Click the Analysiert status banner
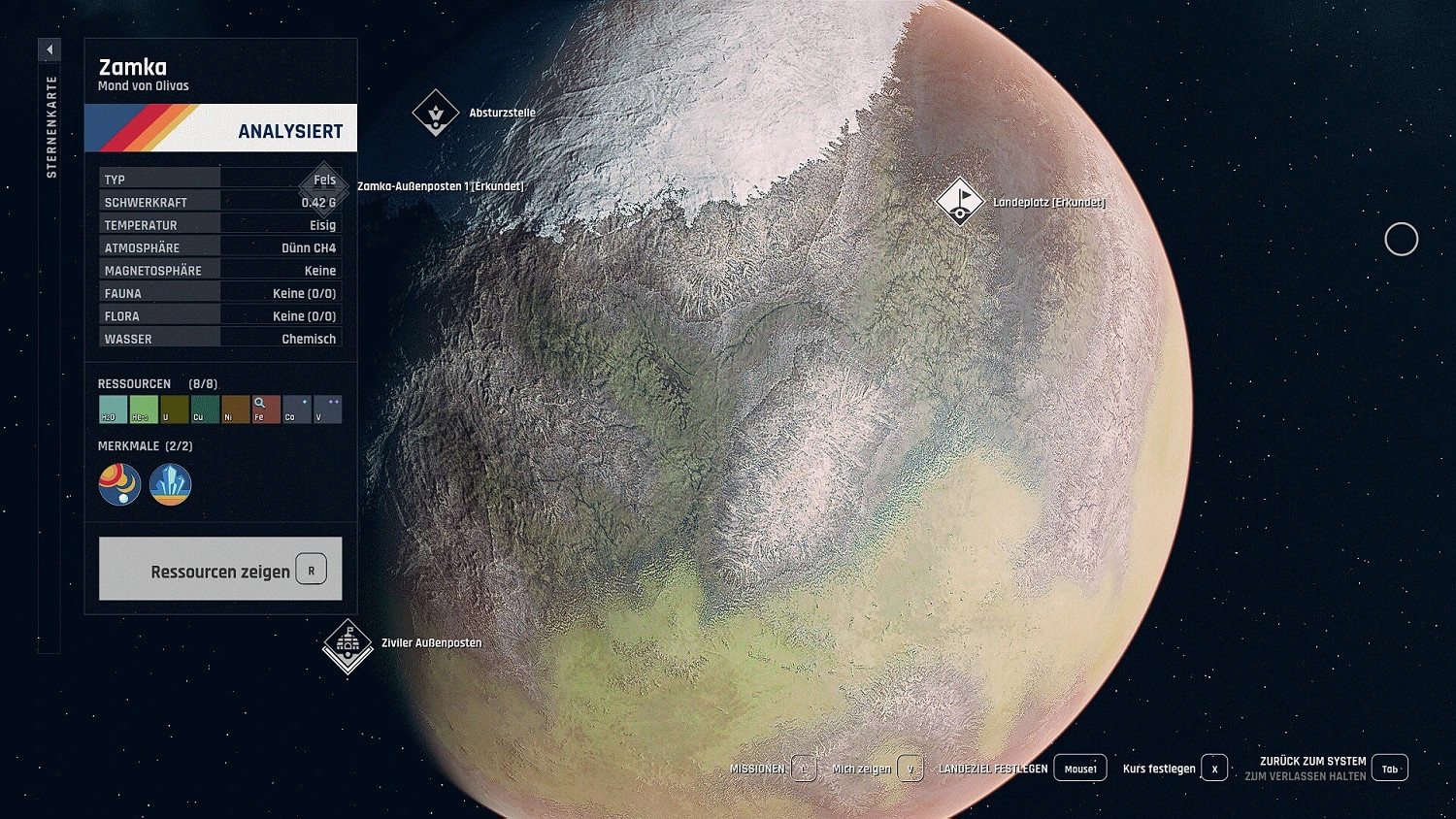Screen dimensions: 1456x819 [220, 128]
